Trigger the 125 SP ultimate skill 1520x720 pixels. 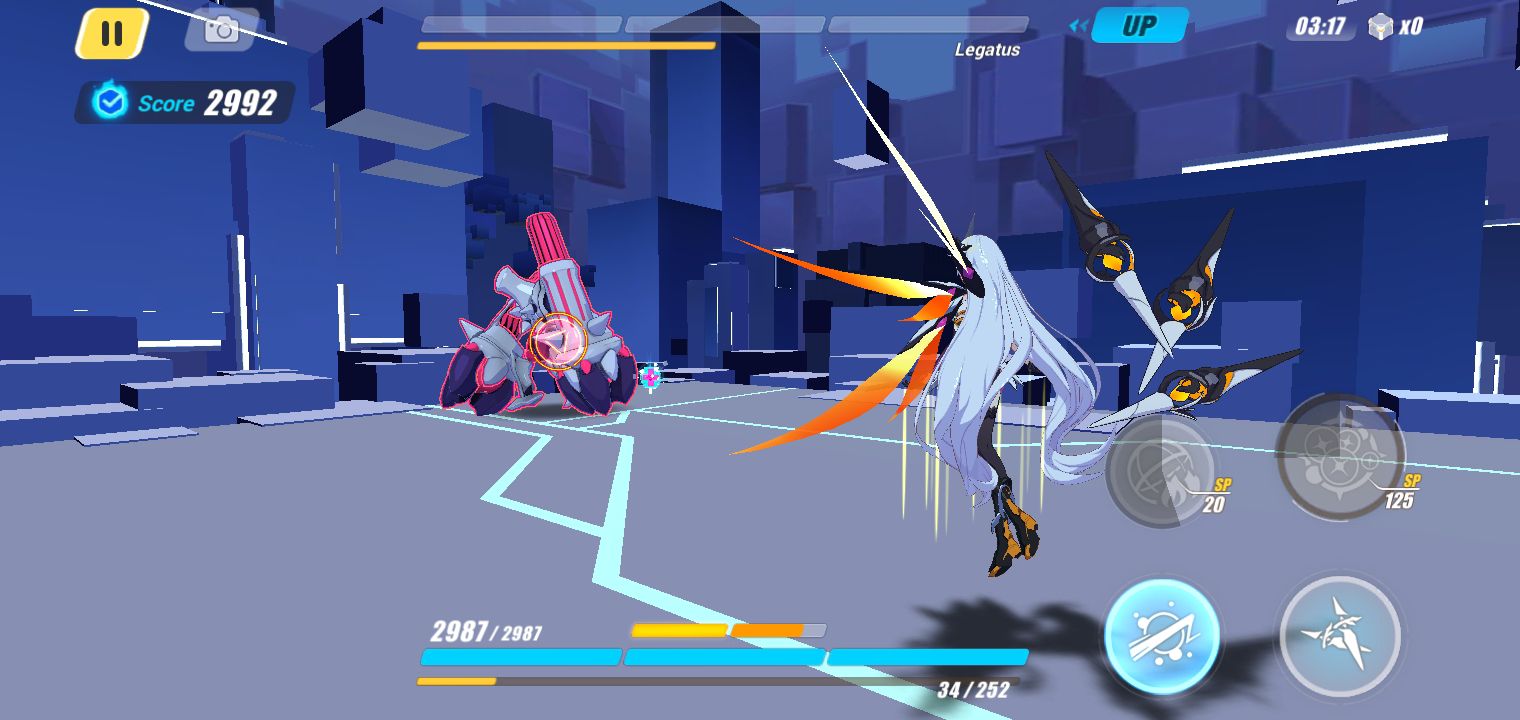(x=1340, y=456)
